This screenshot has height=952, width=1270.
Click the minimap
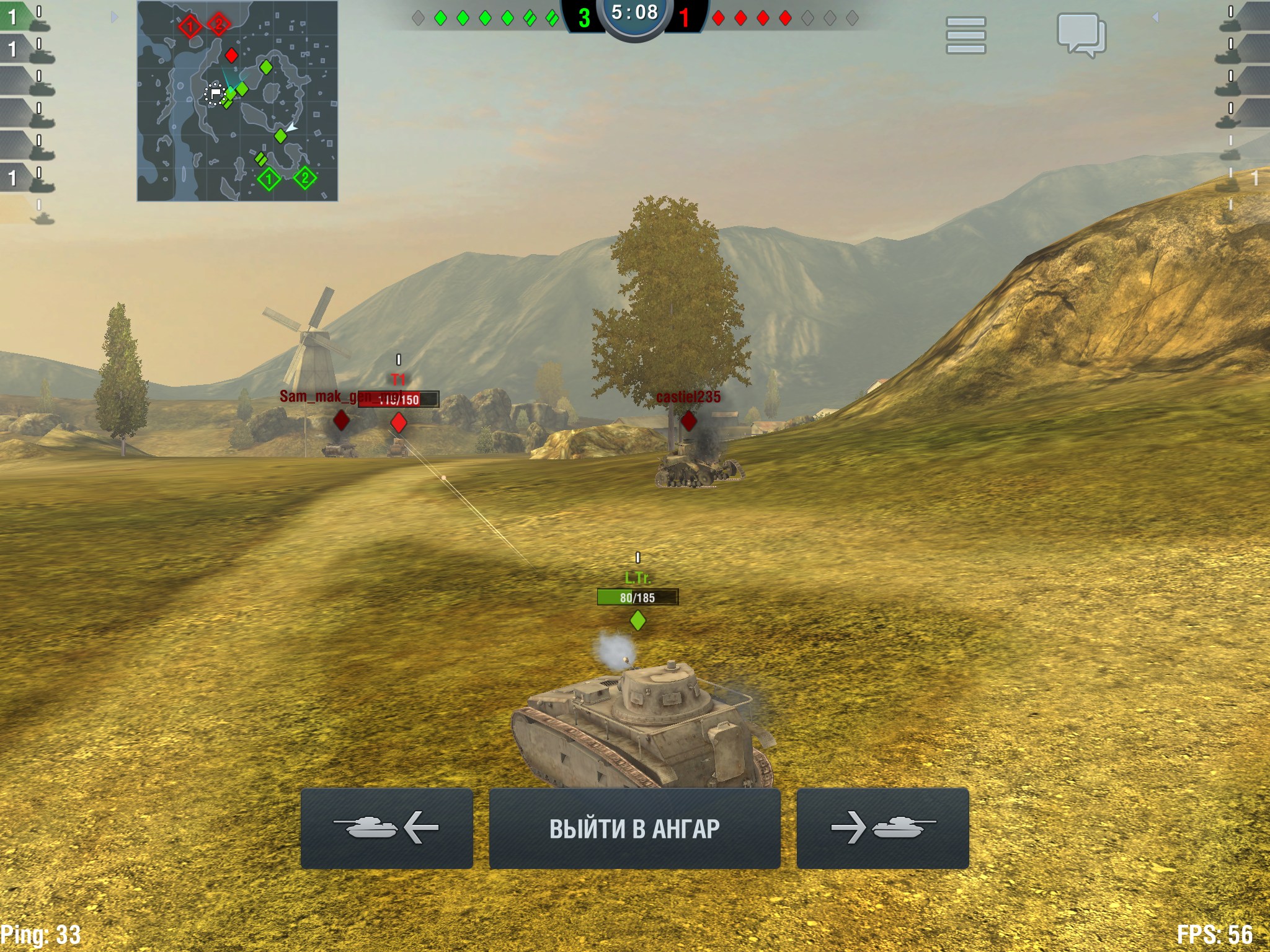(x=238, y=101)
